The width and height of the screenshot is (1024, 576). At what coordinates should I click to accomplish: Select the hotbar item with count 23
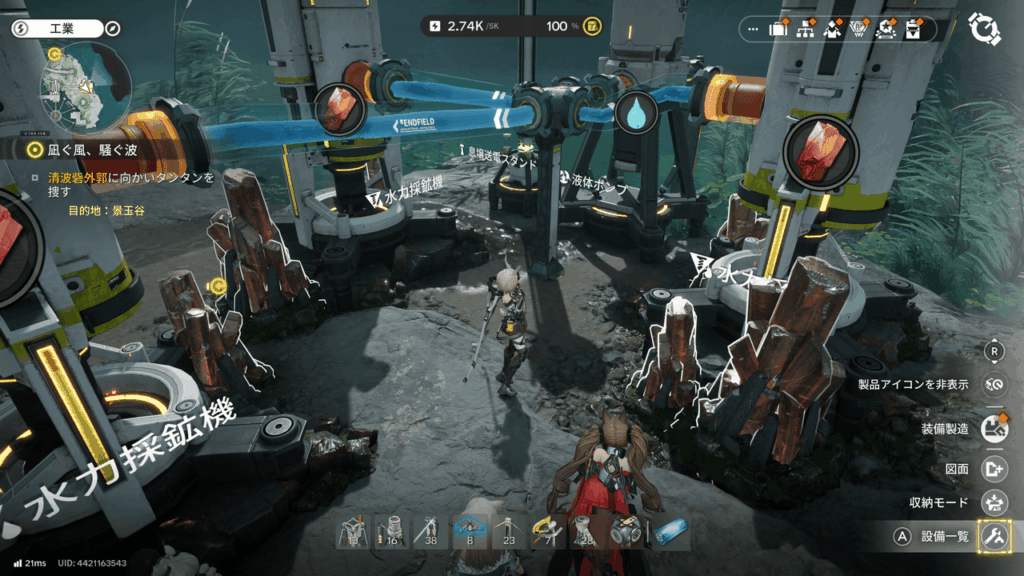(508, 531)
